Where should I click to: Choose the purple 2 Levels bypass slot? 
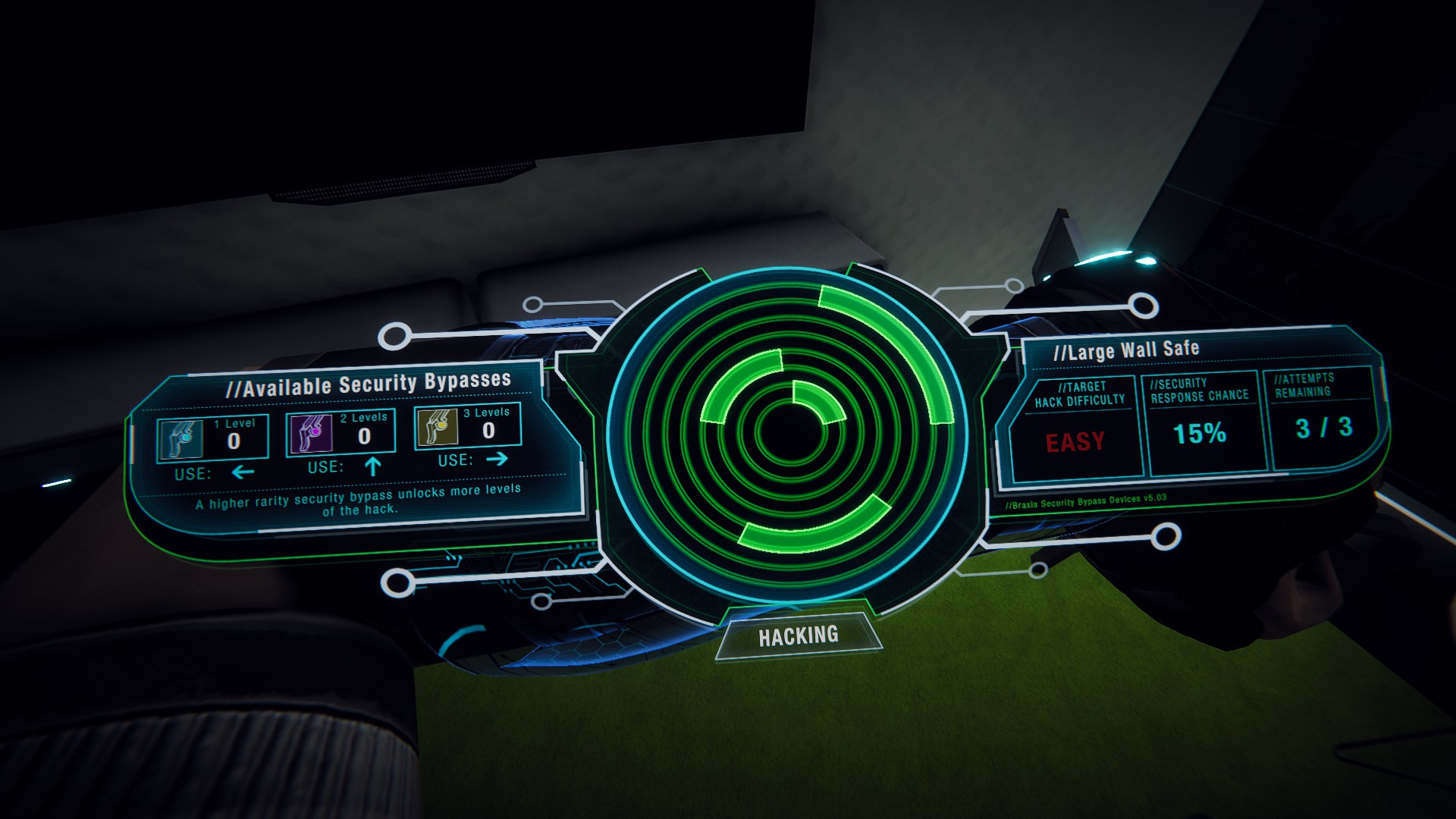(340, 433)
